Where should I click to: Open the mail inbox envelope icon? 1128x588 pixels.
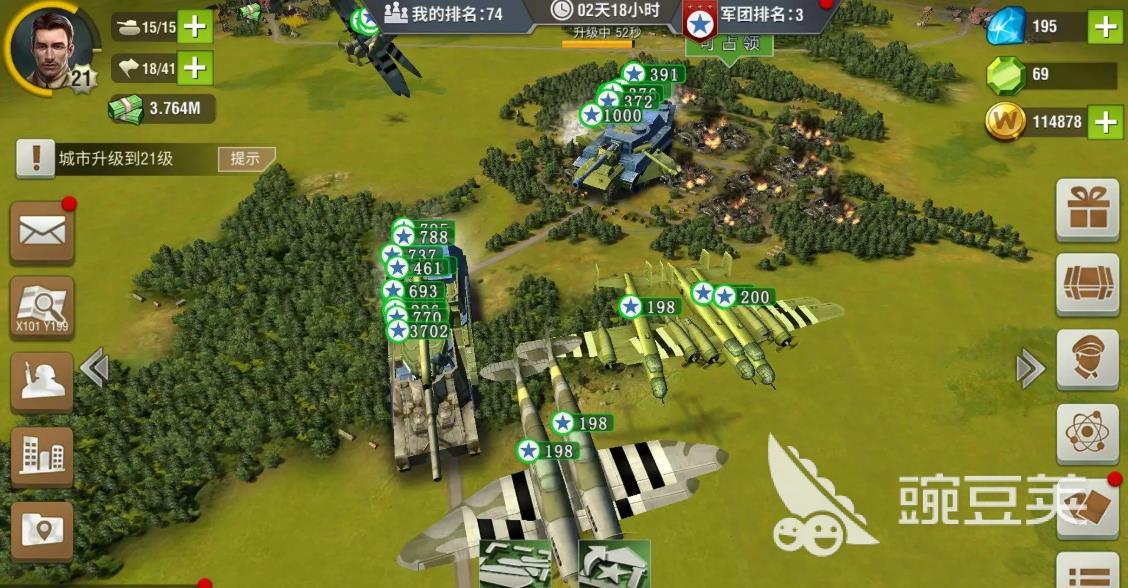coord(42,233)
